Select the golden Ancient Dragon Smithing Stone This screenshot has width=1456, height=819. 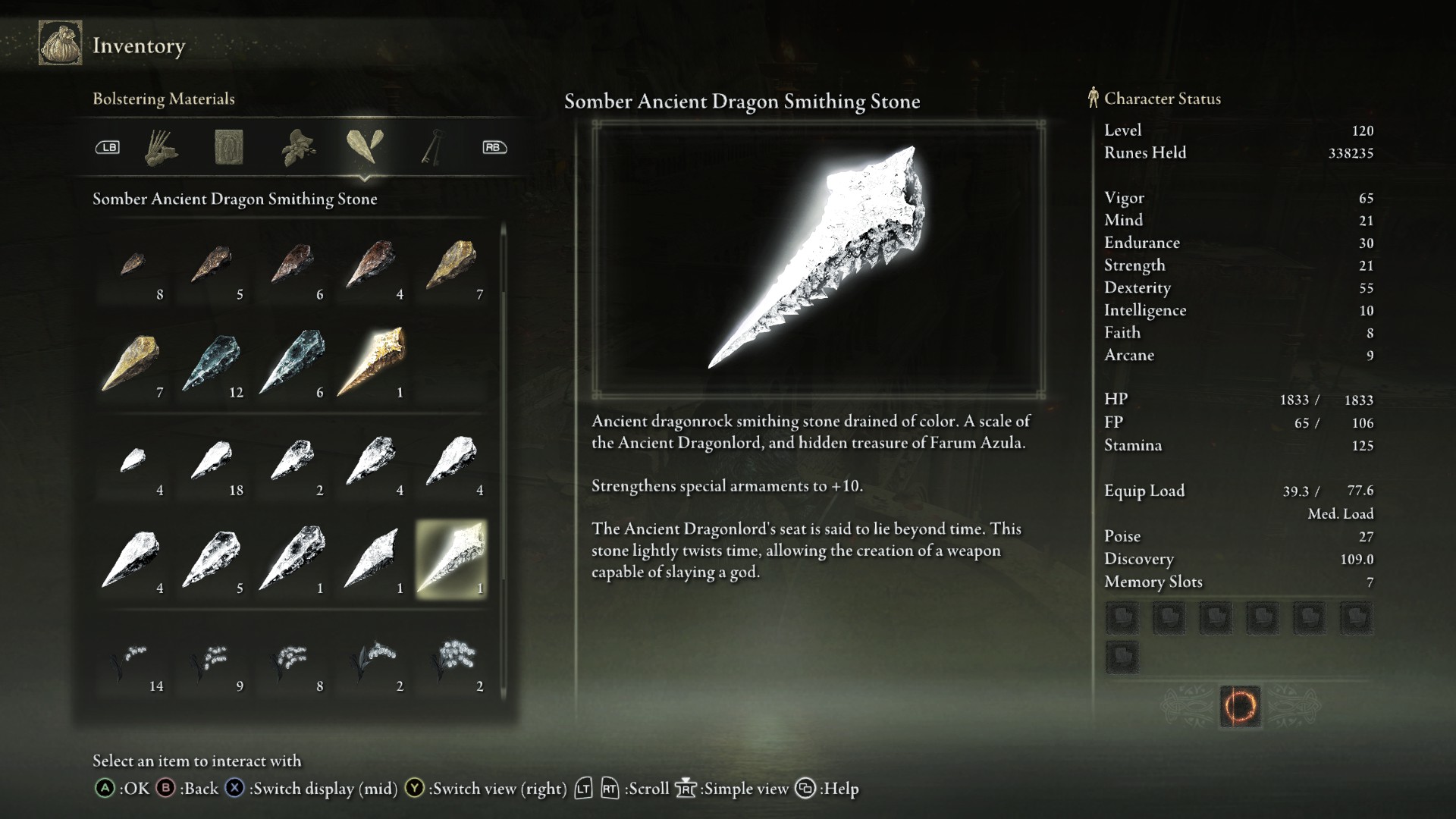pyautogui.click(x=372, y=364)
